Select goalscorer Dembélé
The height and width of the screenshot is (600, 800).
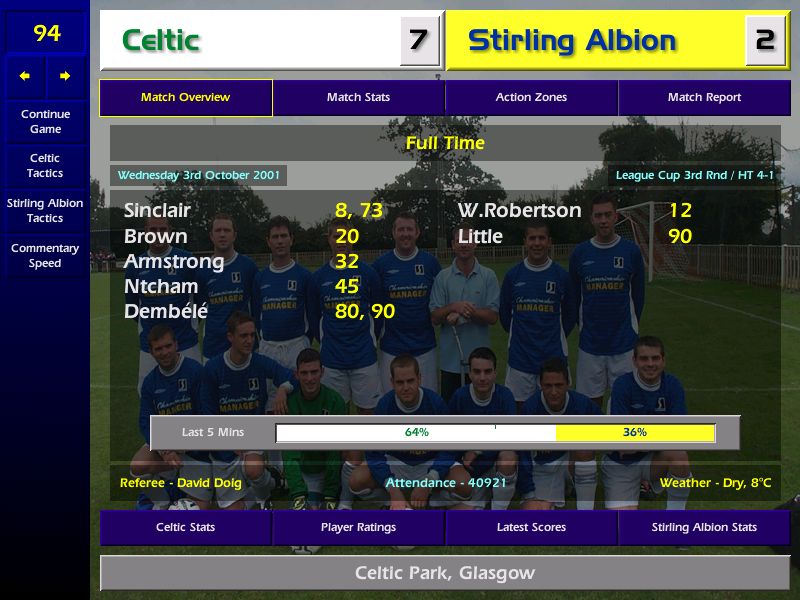pos(166,311)
